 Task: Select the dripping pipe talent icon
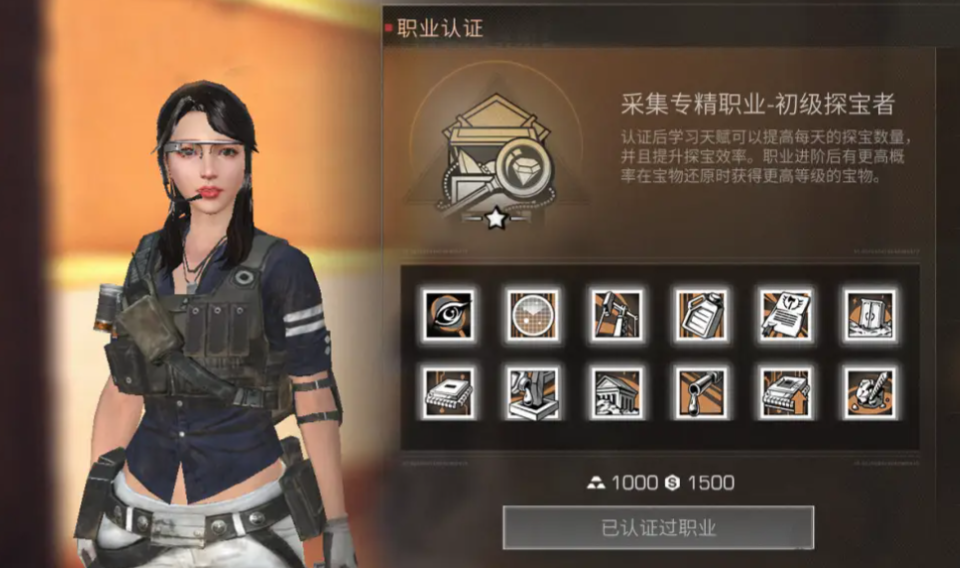click(x=700, y=390)
